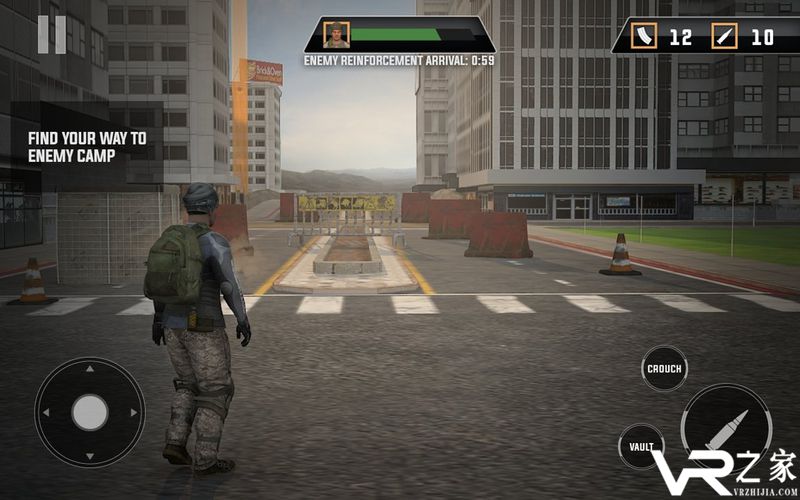Click the virtual movement joystick

pos(90,411)
